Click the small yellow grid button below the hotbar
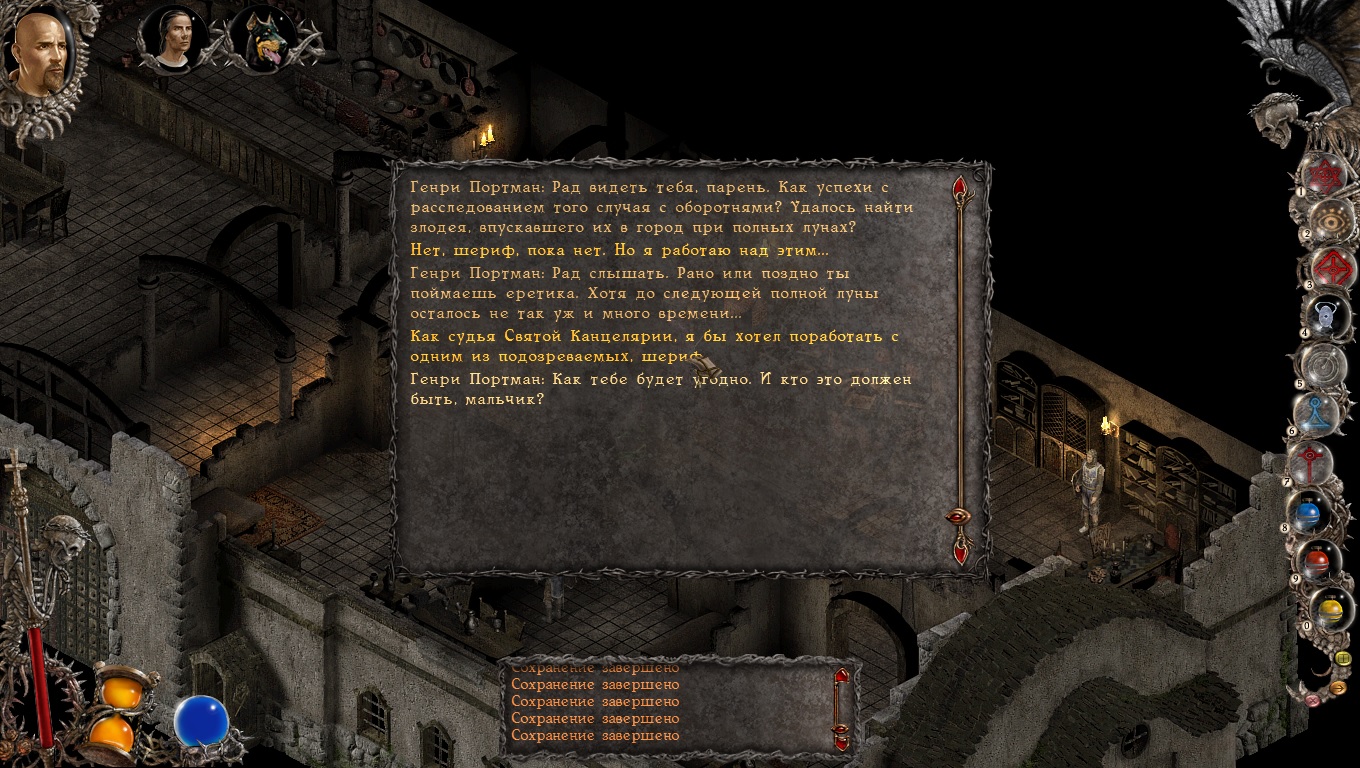The height and width of the screenshot is (768, 1360). click(x=1343, y=658)
